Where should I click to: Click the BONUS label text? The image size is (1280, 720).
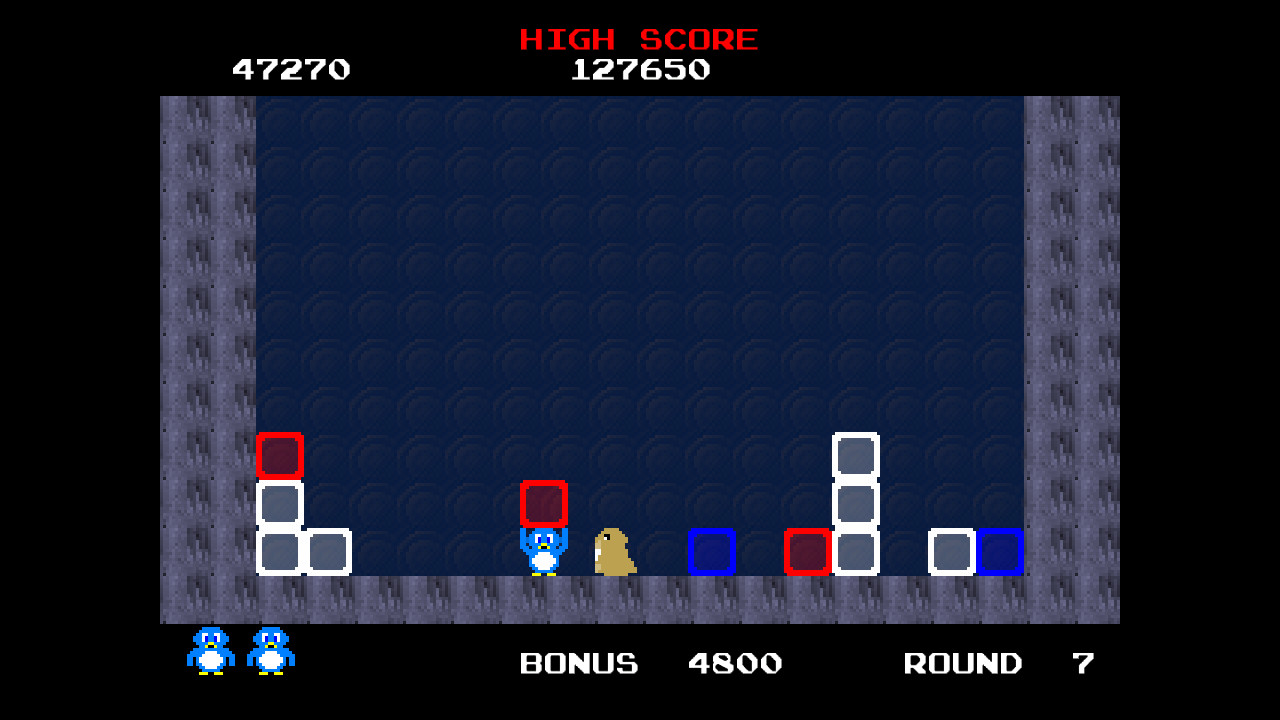pos(578,663)
